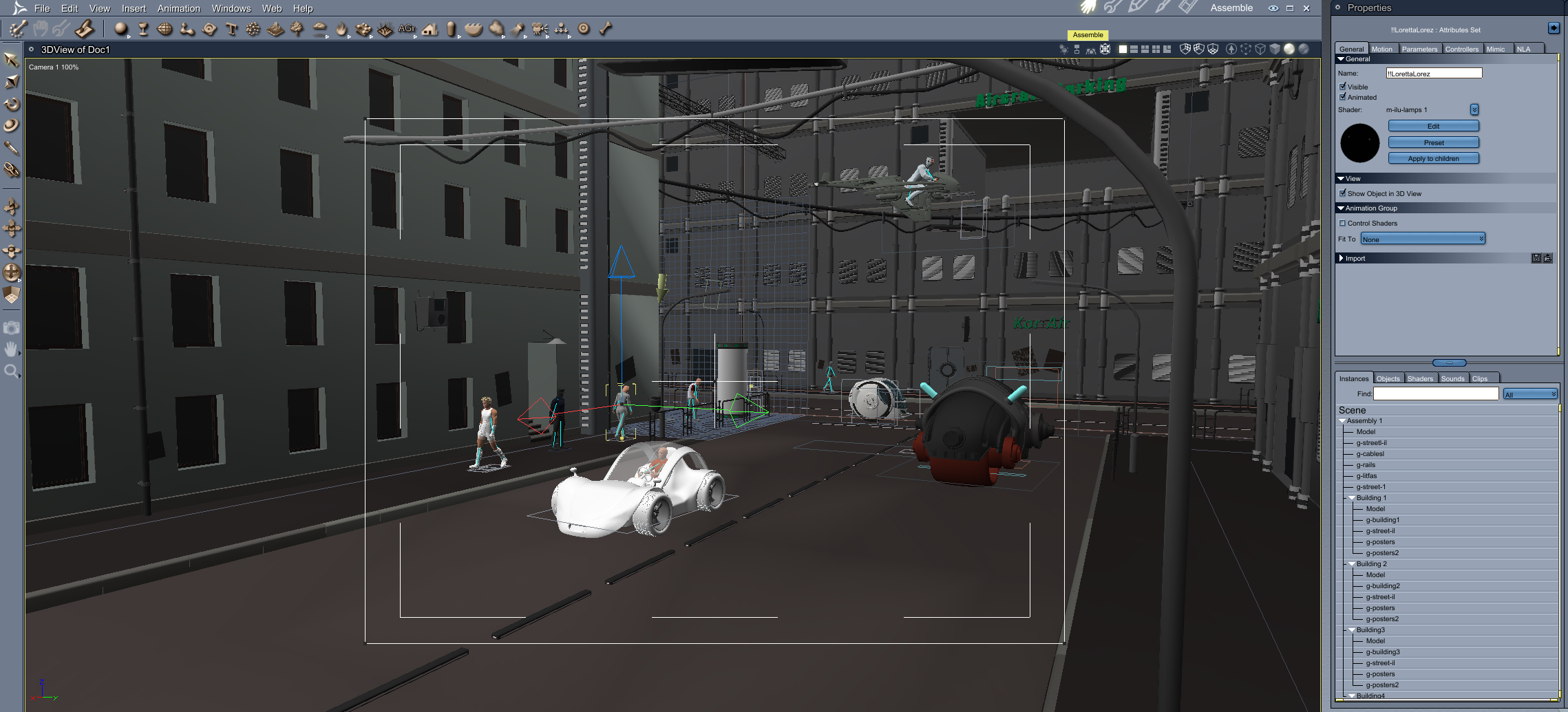Expand the Import section
Viewport: 1568px width, 712px height.
click(1342, 258)
